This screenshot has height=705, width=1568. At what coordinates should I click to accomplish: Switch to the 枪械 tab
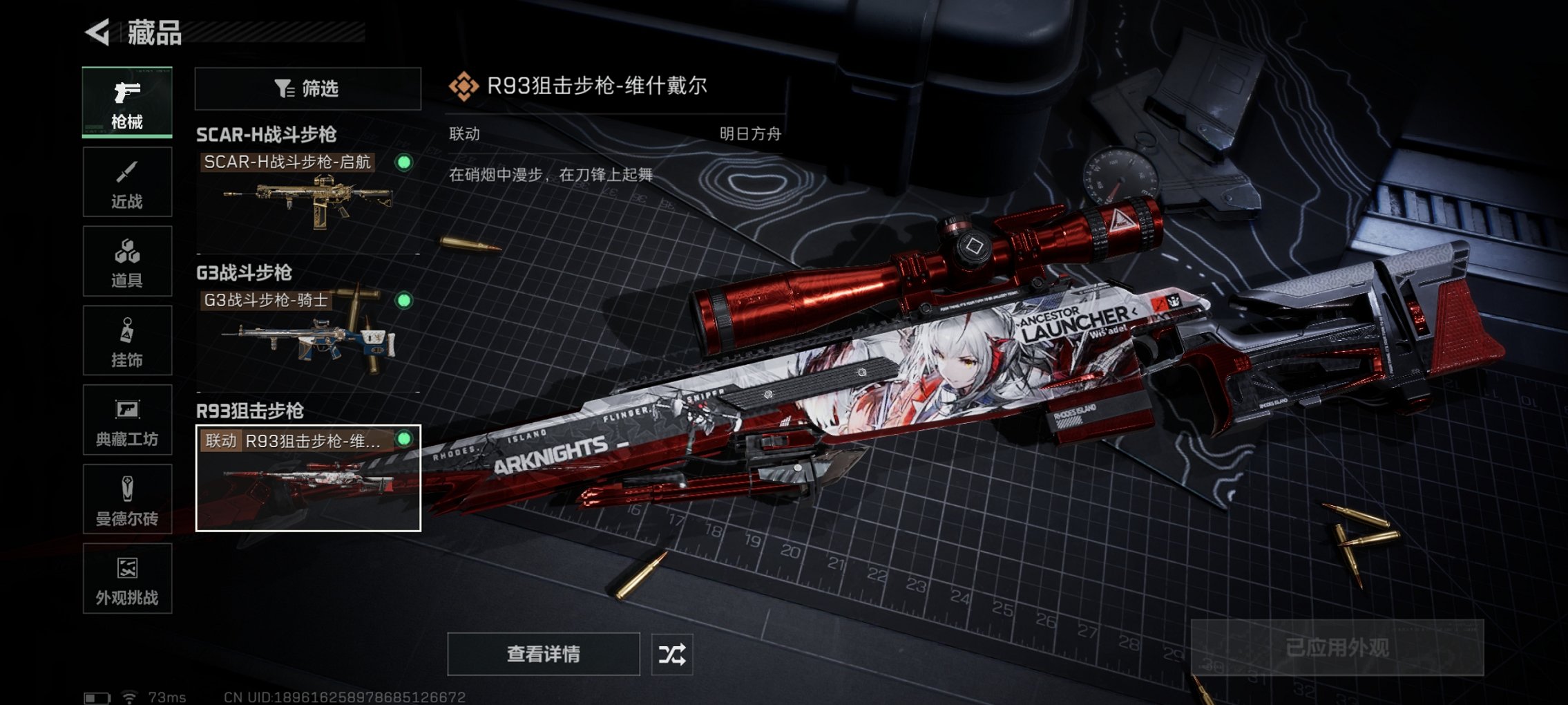pos(127,102)
